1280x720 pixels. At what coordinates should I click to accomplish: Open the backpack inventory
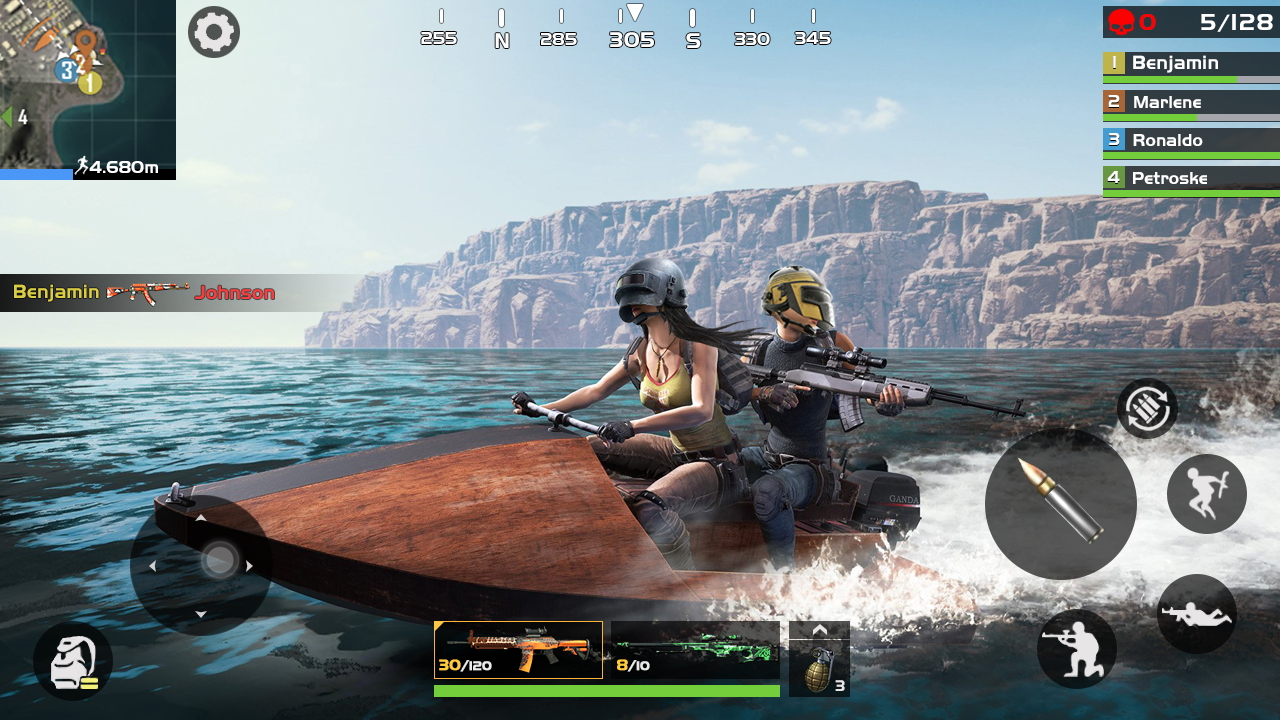point(72,661)
